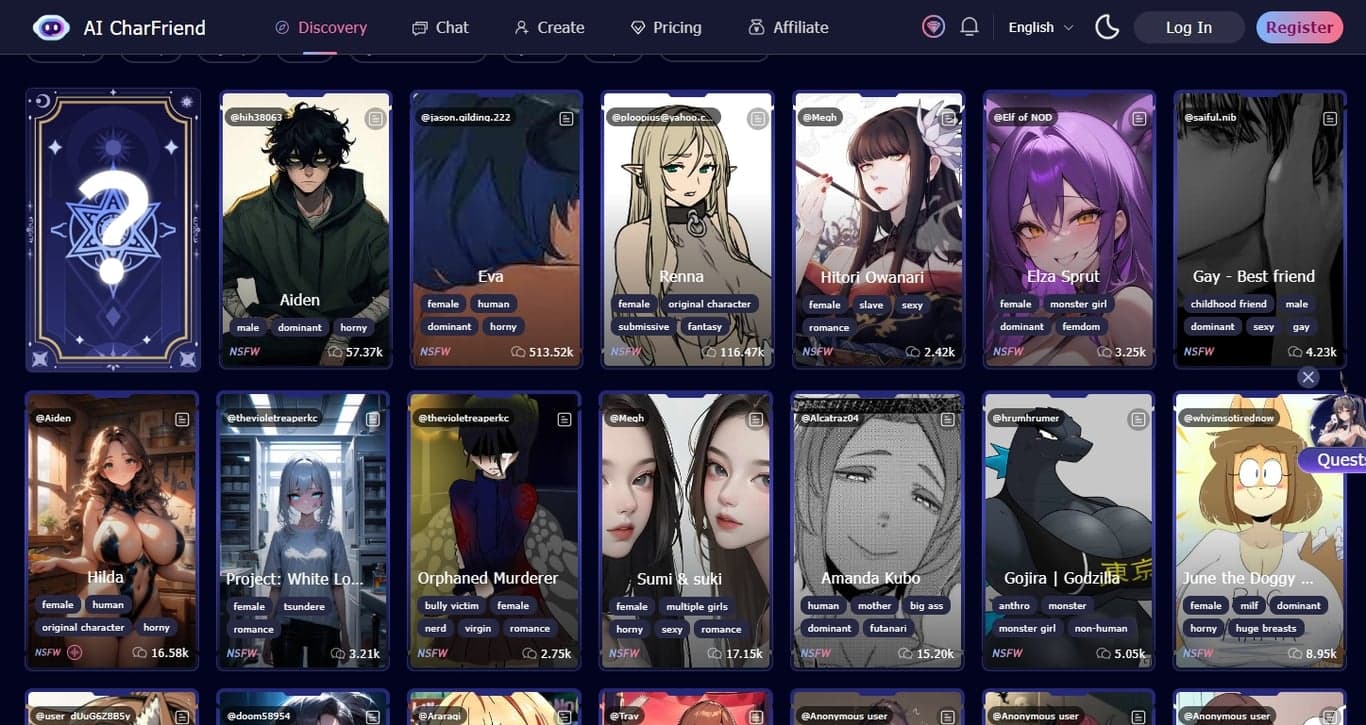Dismiss the X above June the Doggy card
The image size is (1366, 725).
click(x=1308, y=377)
